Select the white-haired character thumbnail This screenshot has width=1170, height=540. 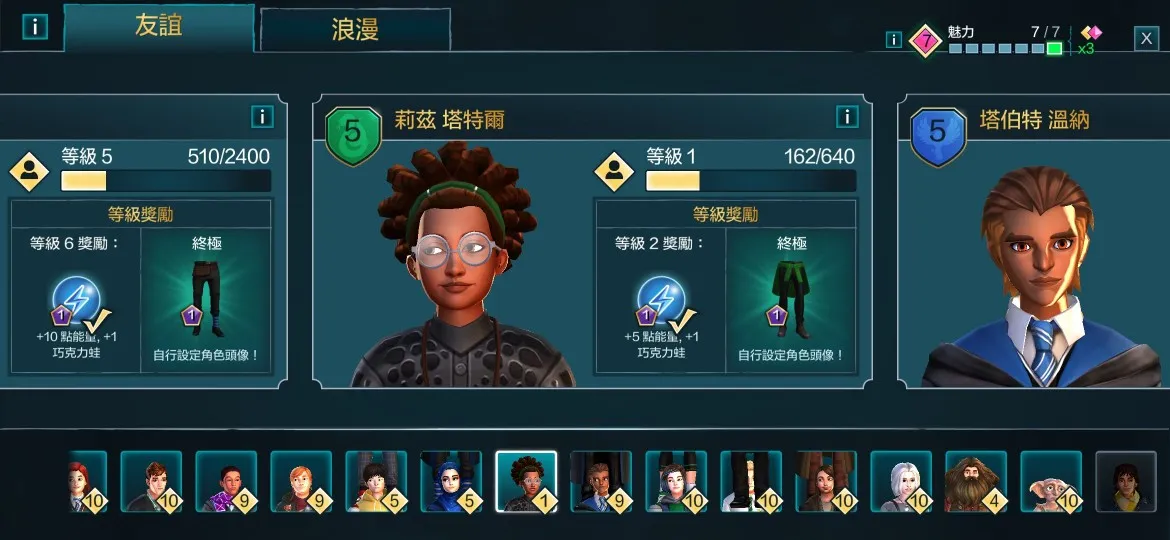901,481
